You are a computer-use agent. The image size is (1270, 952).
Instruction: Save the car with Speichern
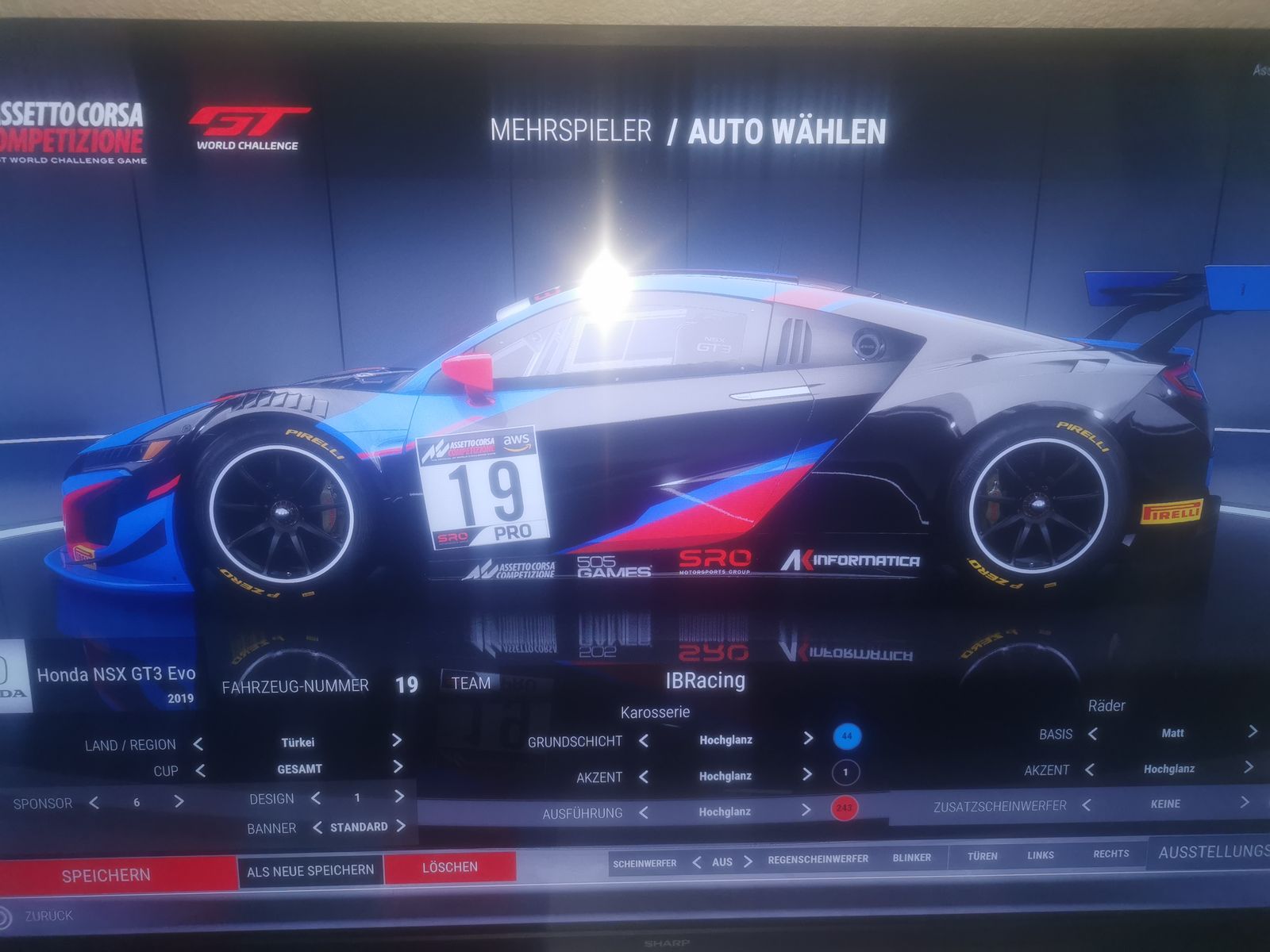(x=106, y=875)
